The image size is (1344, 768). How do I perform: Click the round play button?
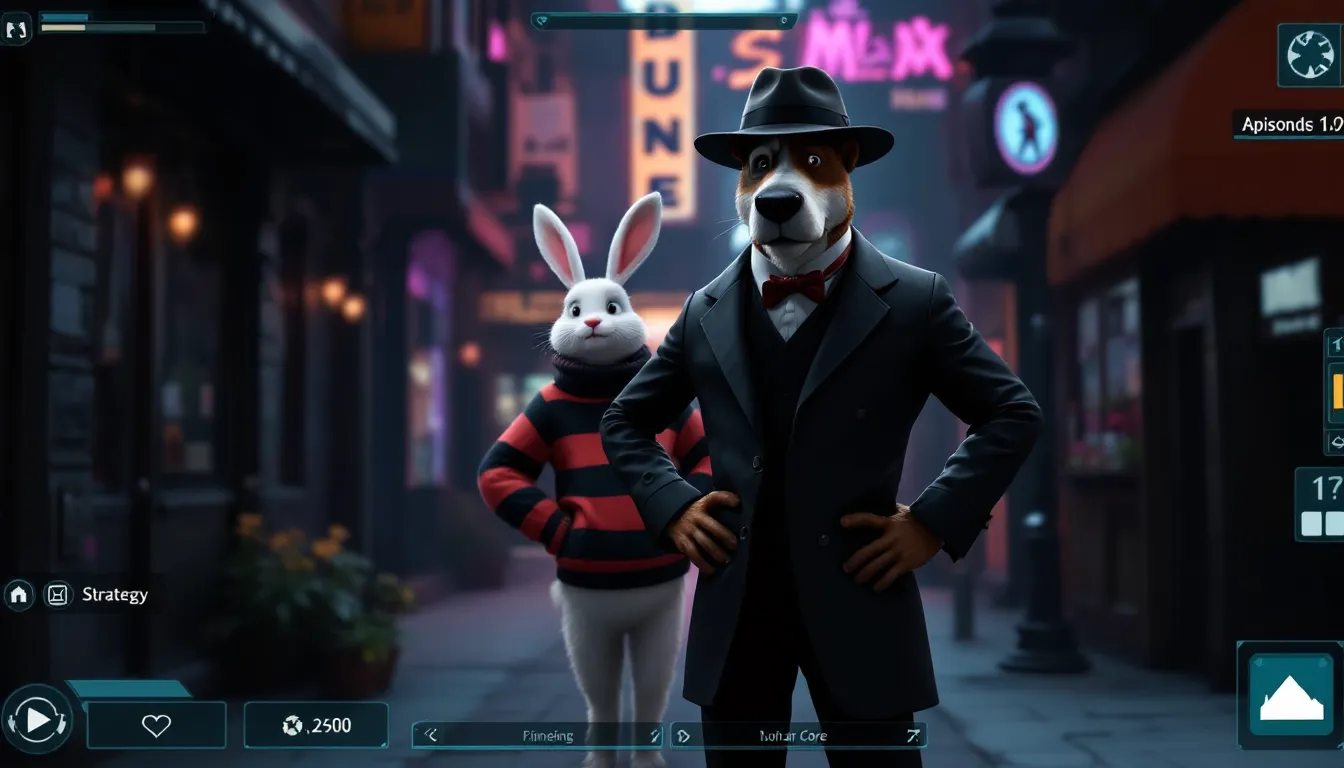click(x=37, y=719)
